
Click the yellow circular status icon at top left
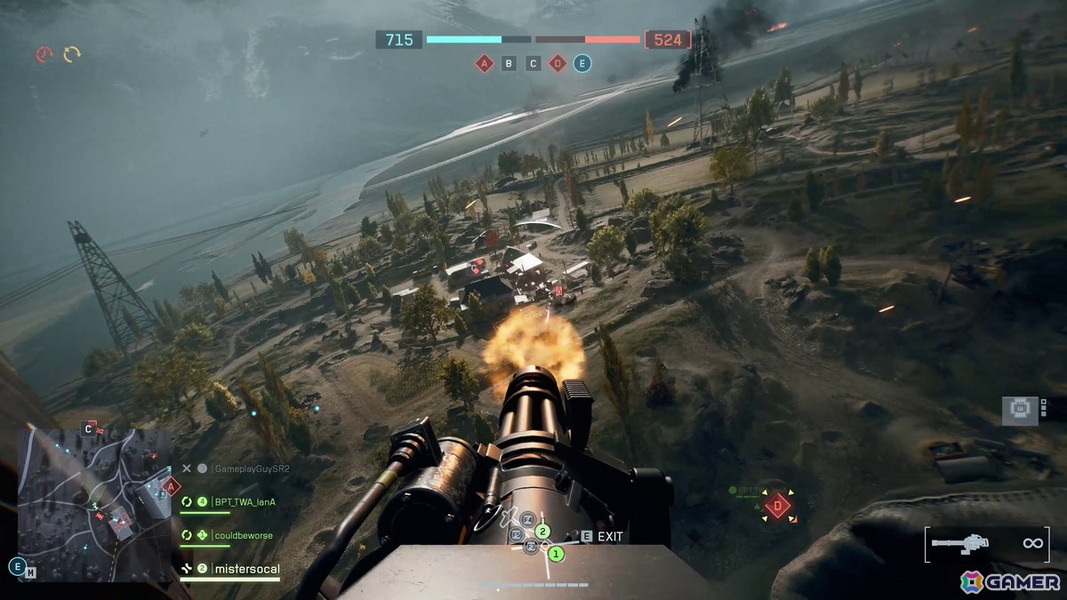(x=72, y=54)
